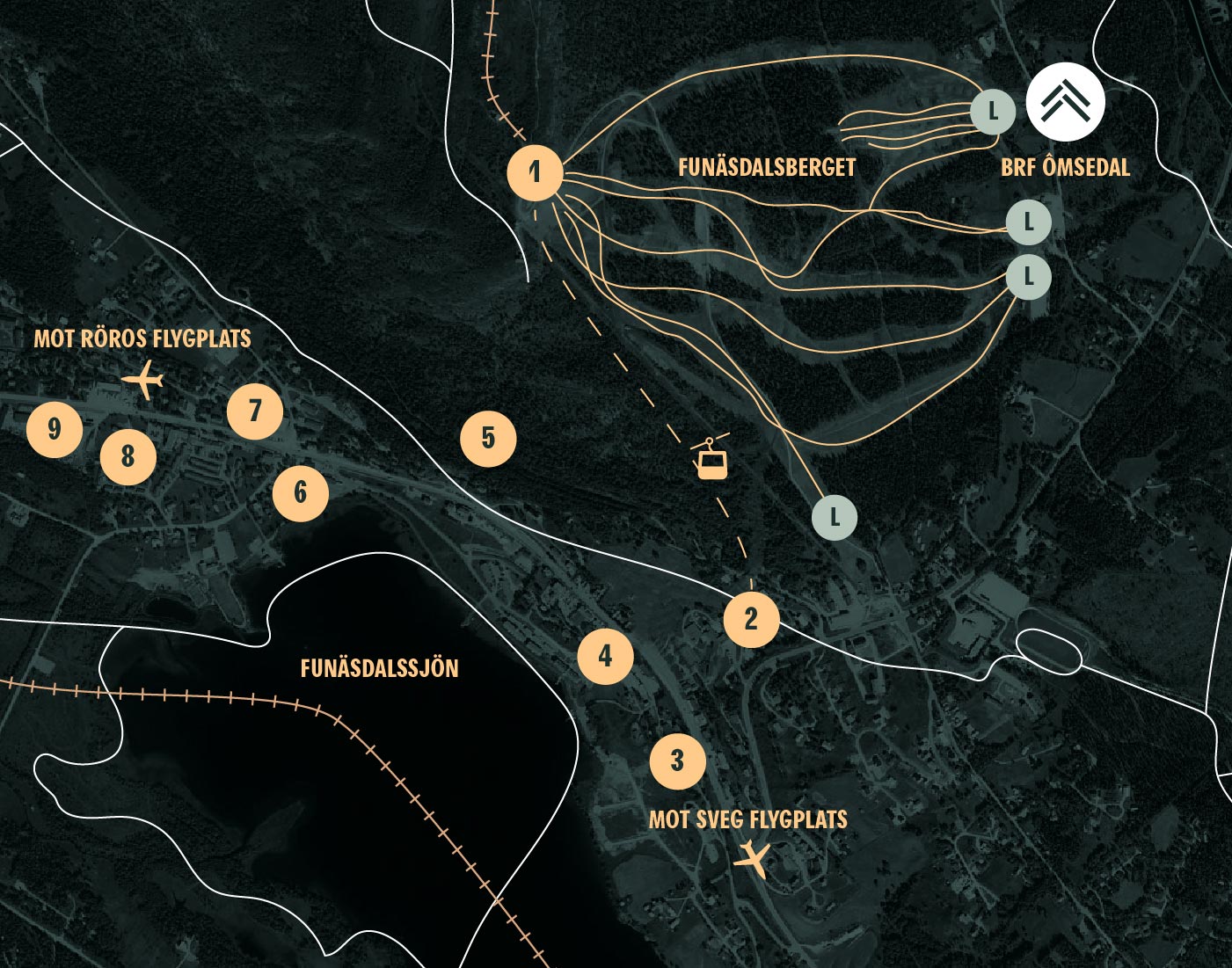Click the Röros Flygplats airplane icon
The height and width of the screenshot is (968, 1232).
coord(143,382)
